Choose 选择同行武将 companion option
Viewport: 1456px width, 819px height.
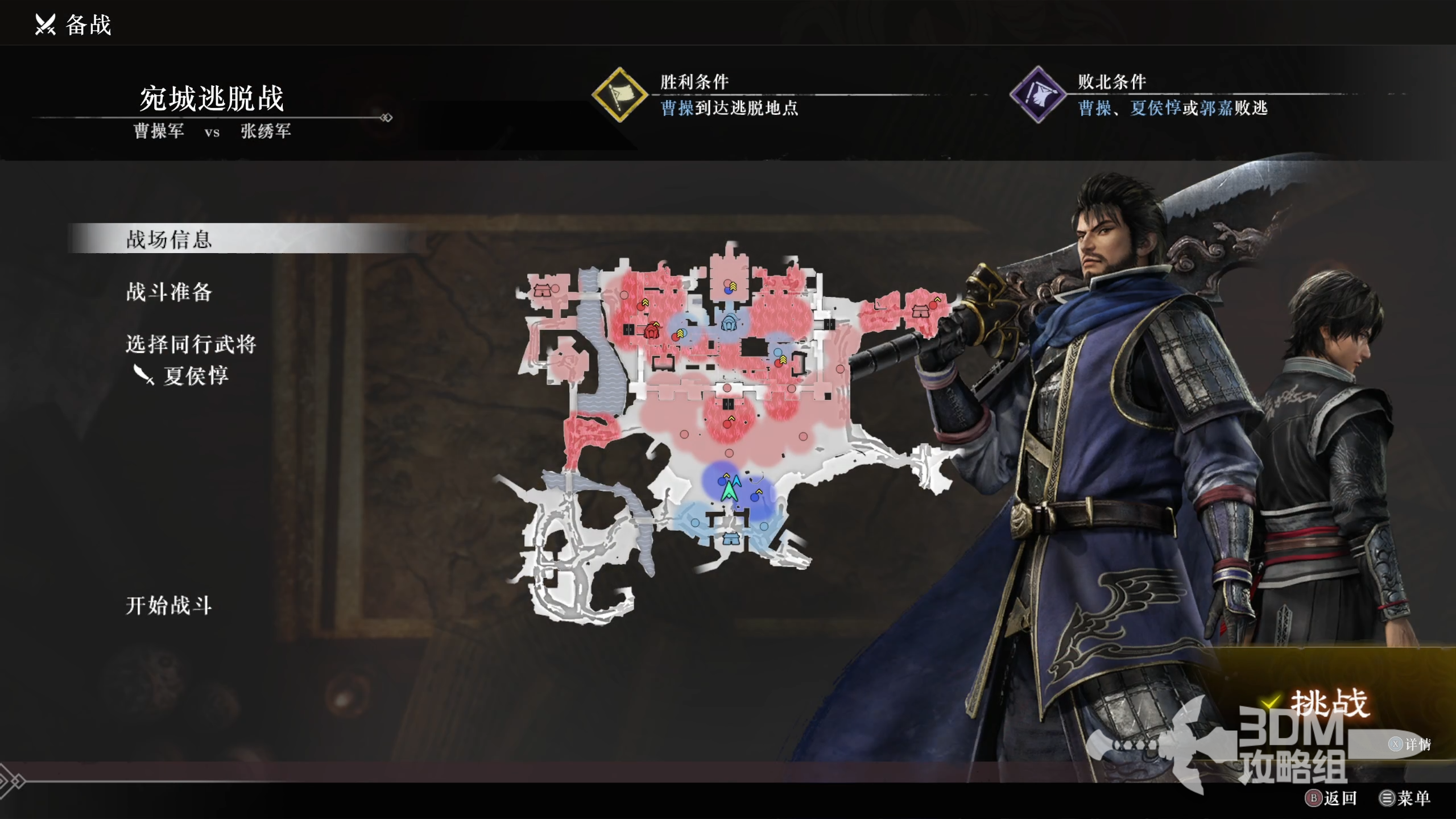191,344
